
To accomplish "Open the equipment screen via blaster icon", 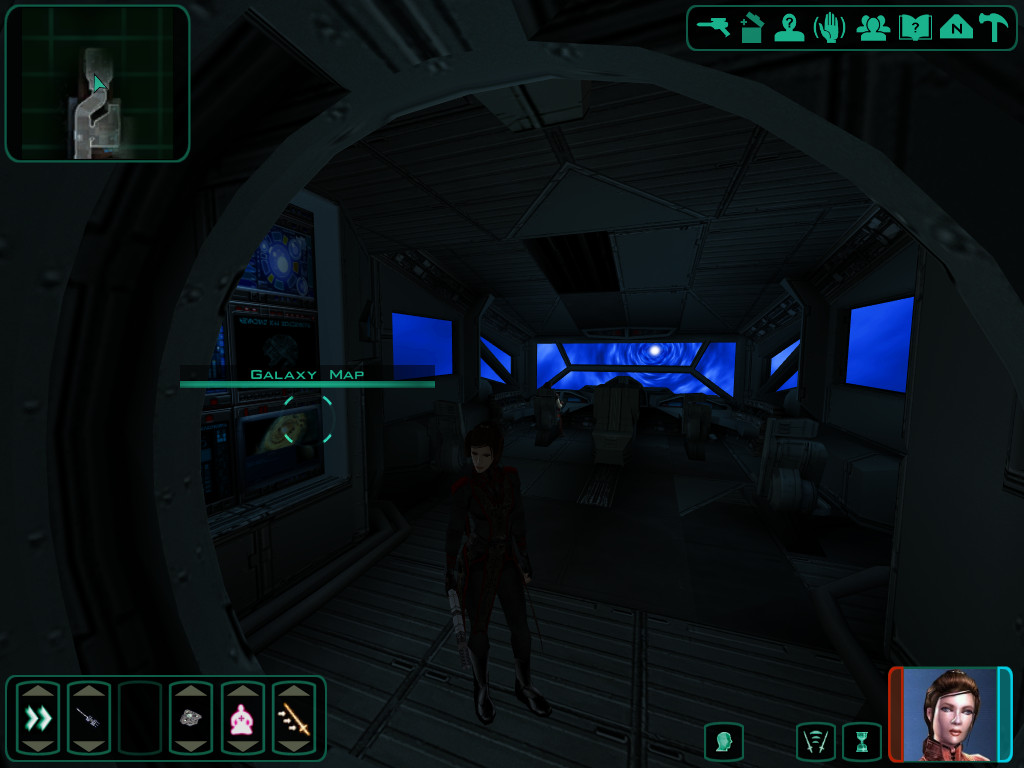I will (x=713, y=27).
